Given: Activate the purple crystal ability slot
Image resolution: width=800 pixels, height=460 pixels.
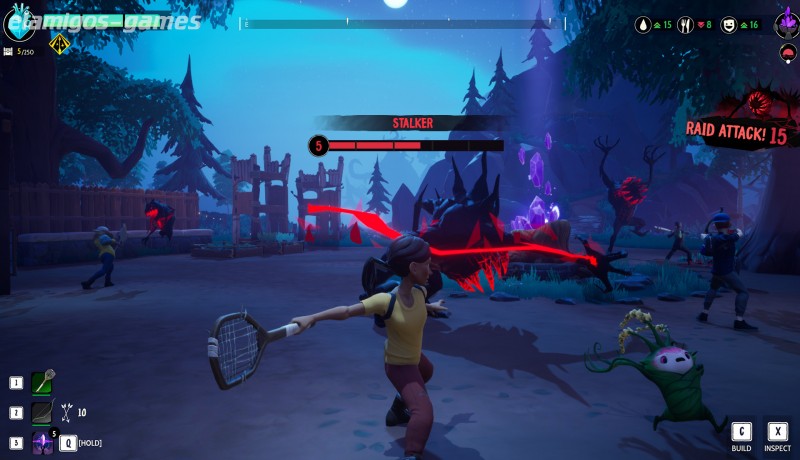Looking at the screenshot, I should point(42,442).
